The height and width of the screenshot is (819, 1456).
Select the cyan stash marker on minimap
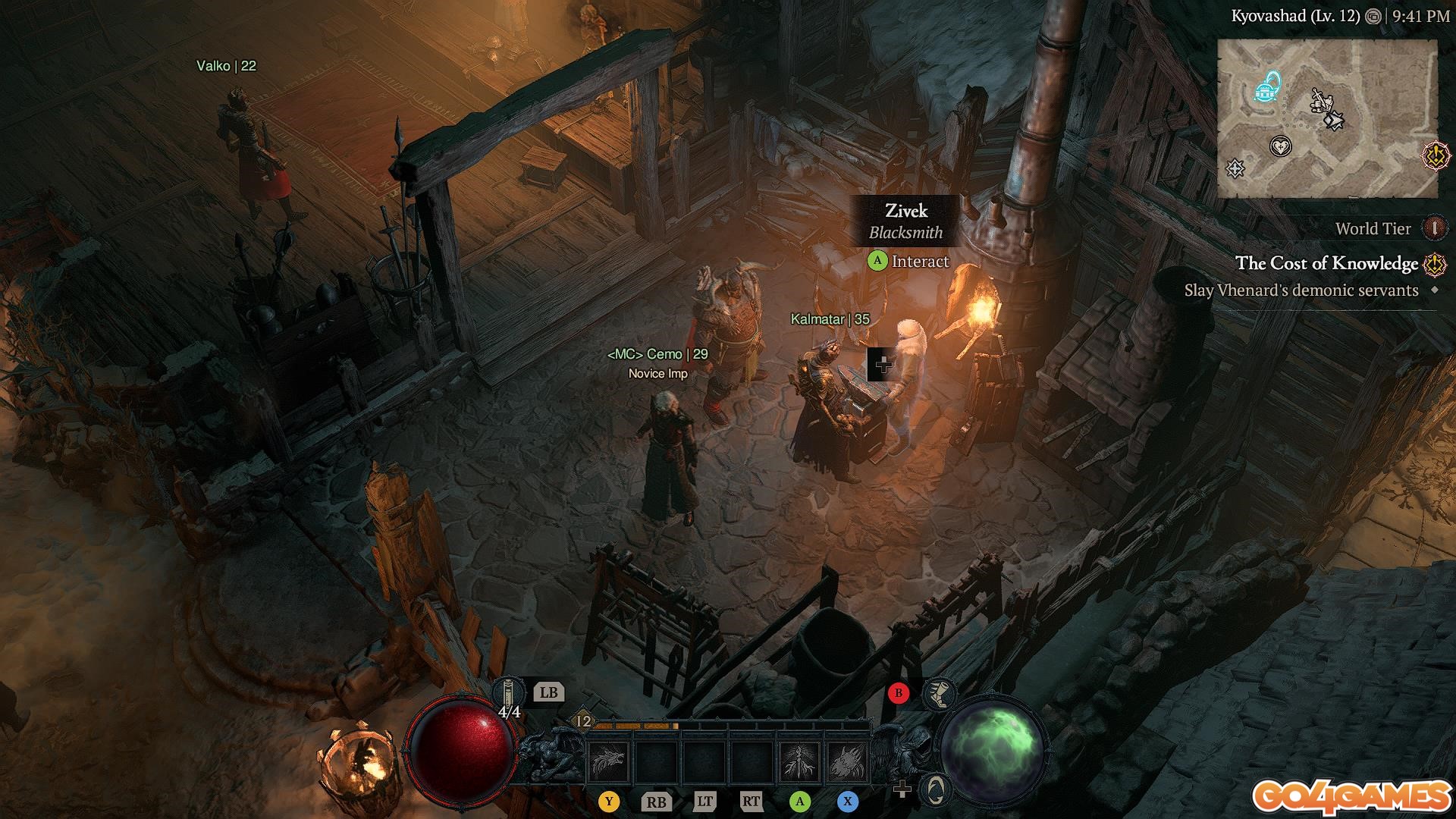click(1266, 87)
